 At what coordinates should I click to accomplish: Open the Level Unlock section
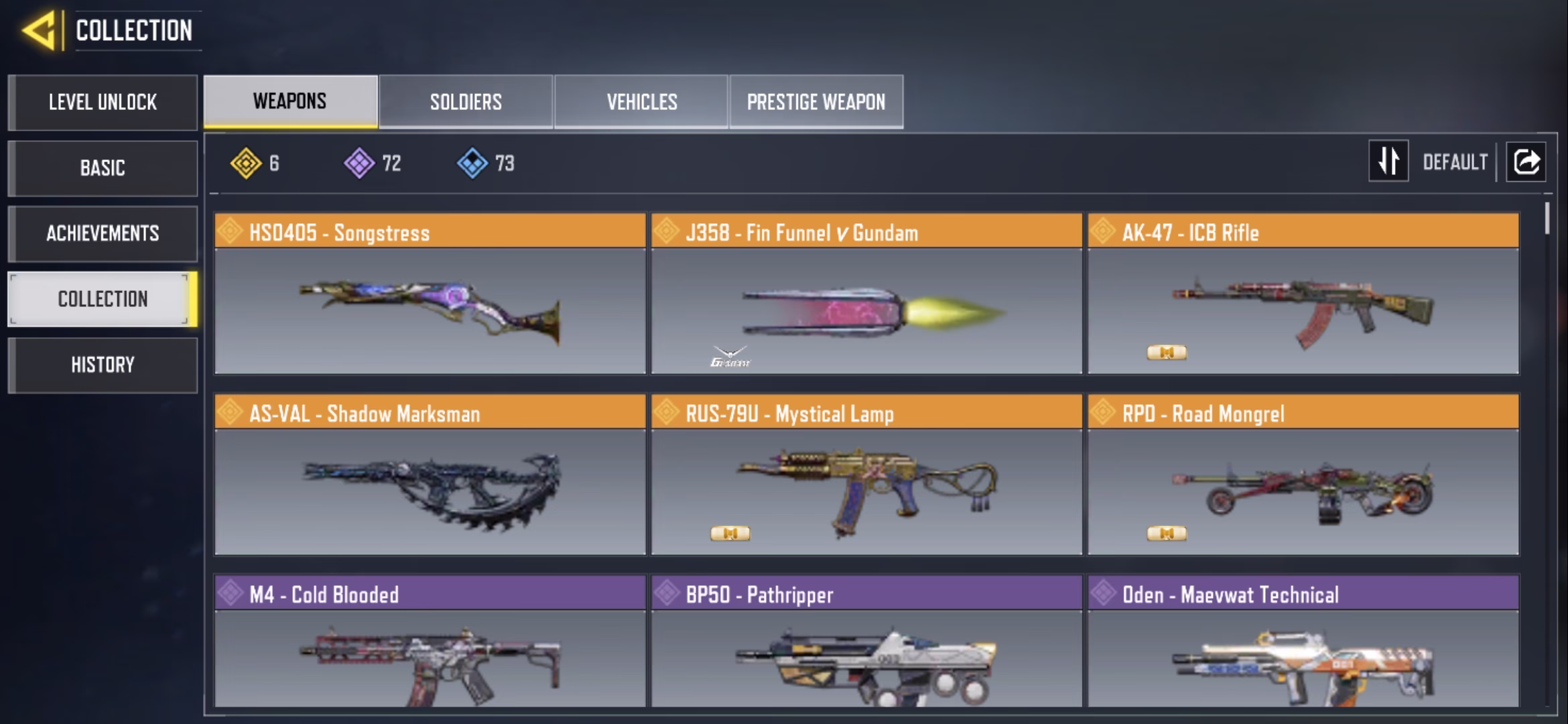103,103
